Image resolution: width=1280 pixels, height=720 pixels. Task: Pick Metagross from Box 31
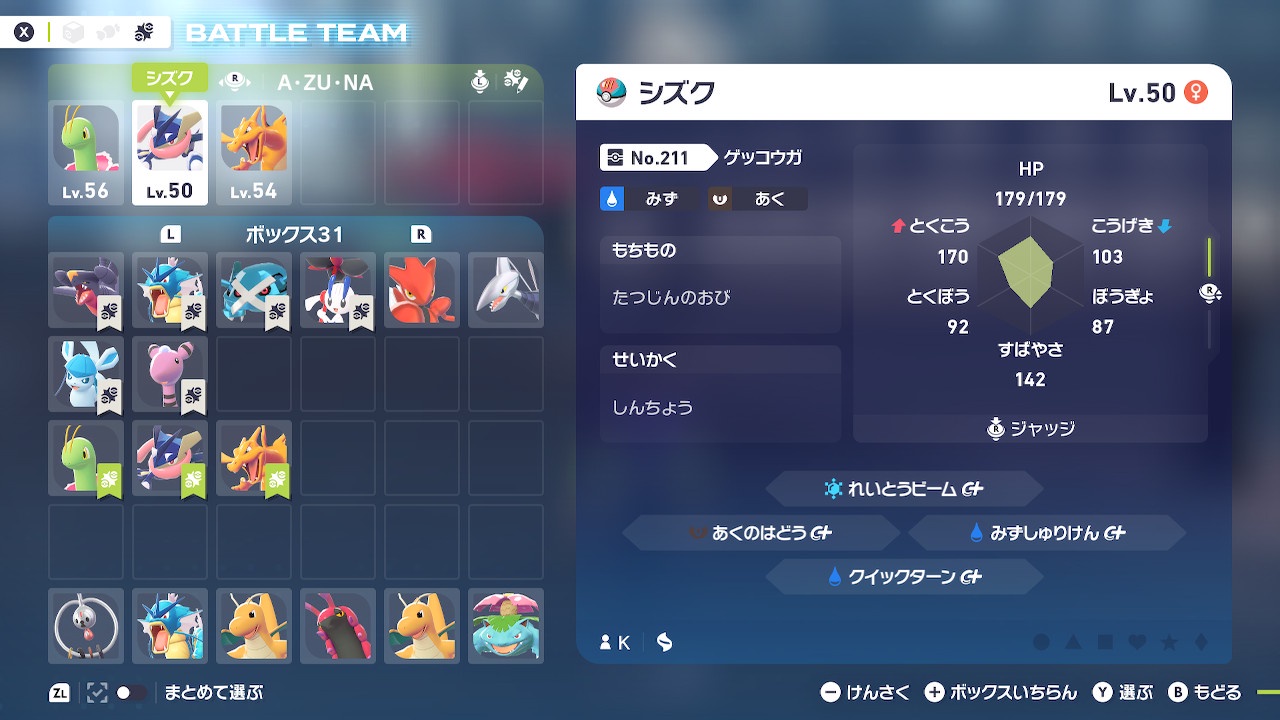[254, 290]
